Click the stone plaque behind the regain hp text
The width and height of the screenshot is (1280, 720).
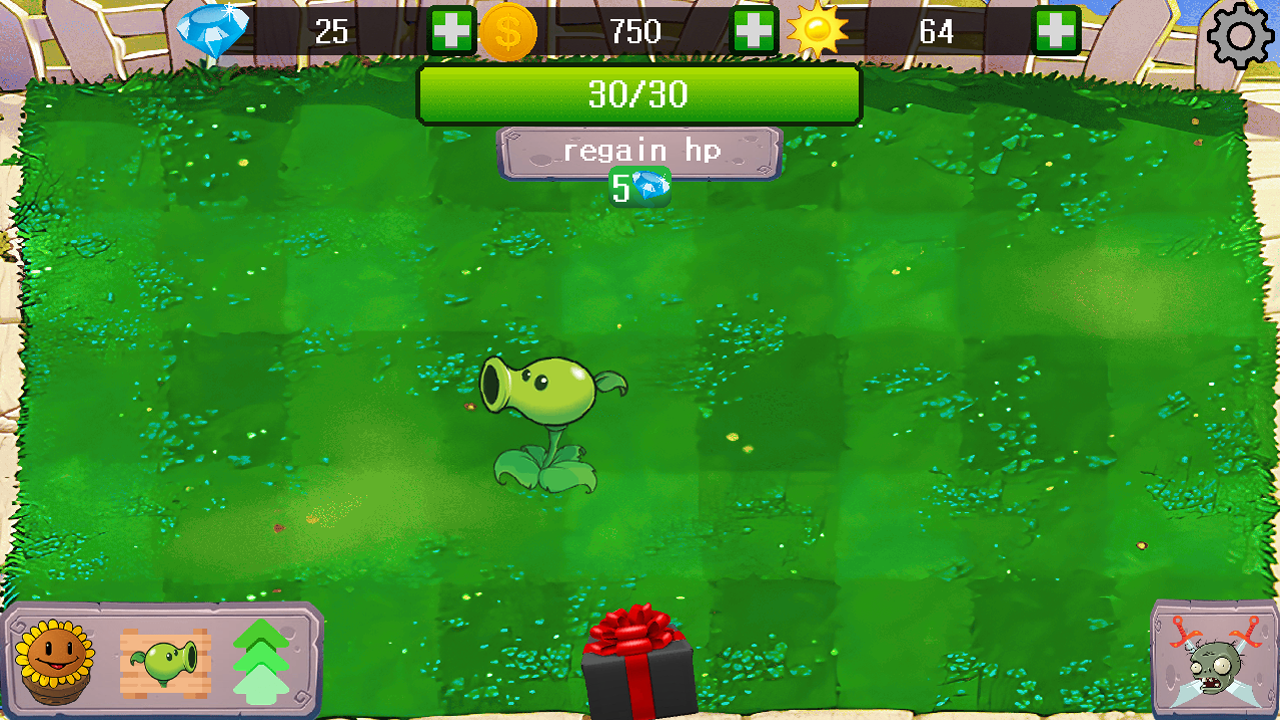(640, 150)
